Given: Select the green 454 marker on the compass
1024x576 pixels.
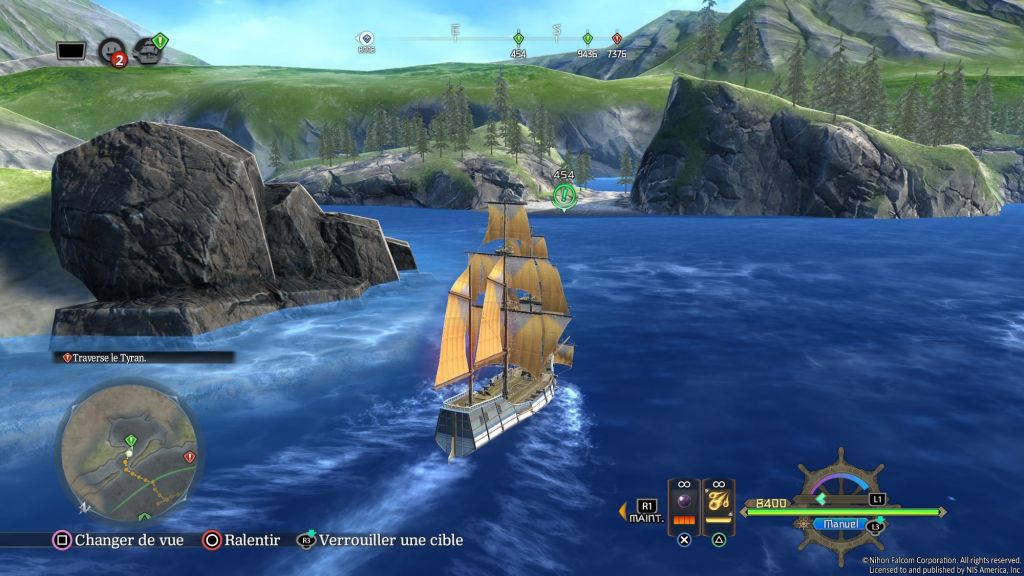Looking at the screenshot, I should pyautogui.click(x=518, y=39).
